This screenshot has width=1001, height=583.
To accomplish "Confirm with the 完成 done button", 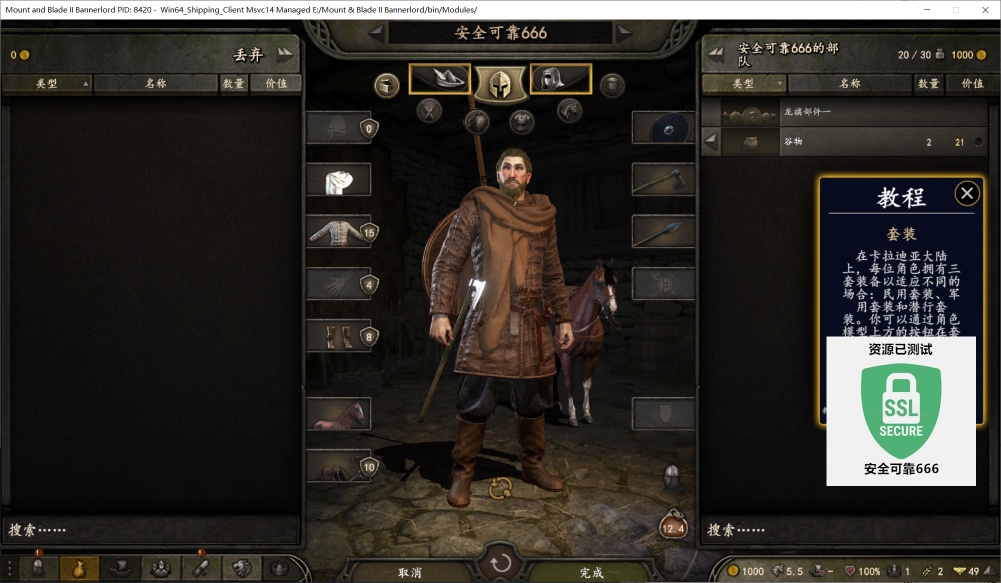I will coord(592,572).
